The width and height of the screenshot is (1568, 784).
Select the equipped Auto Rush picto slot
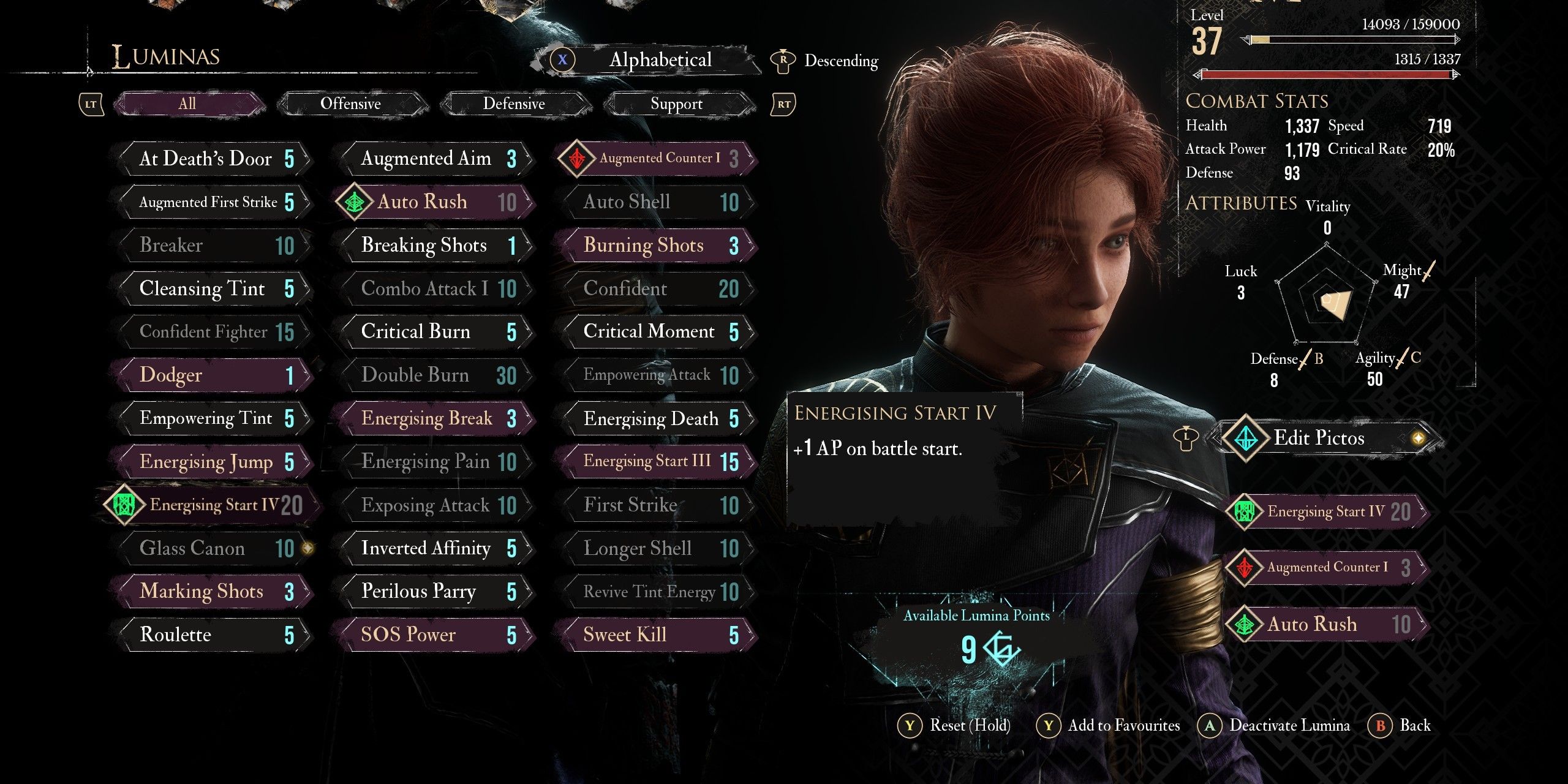(1326, 625)
